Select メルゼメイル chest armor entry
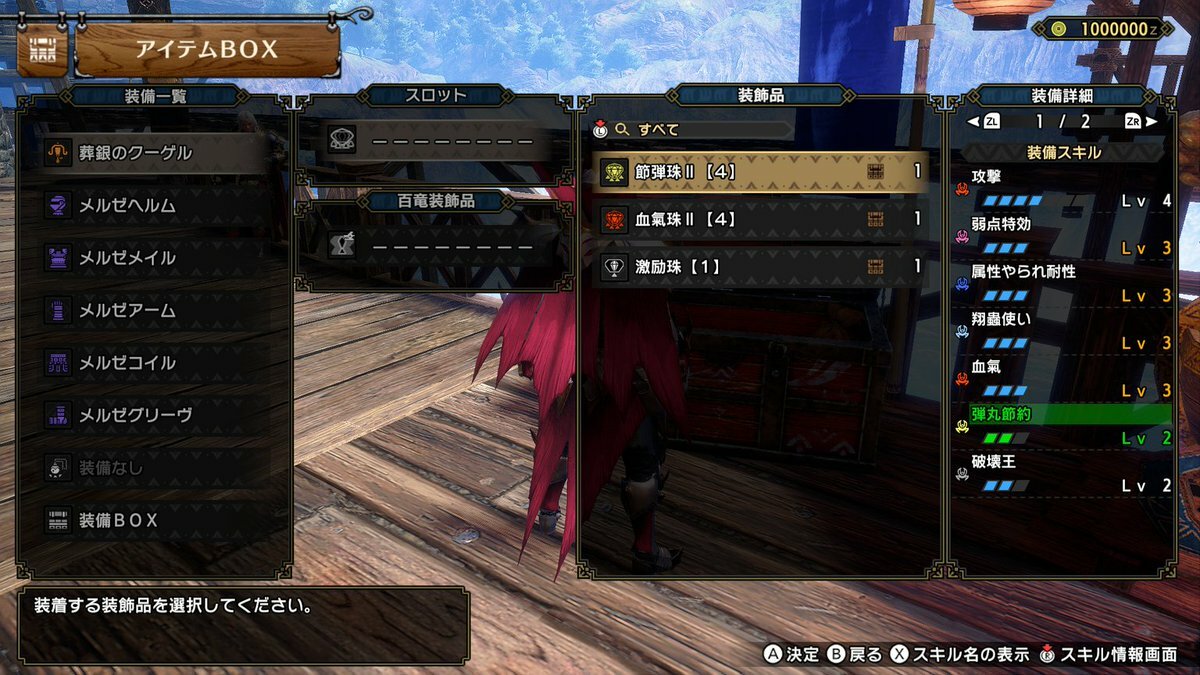 point(155,258)
